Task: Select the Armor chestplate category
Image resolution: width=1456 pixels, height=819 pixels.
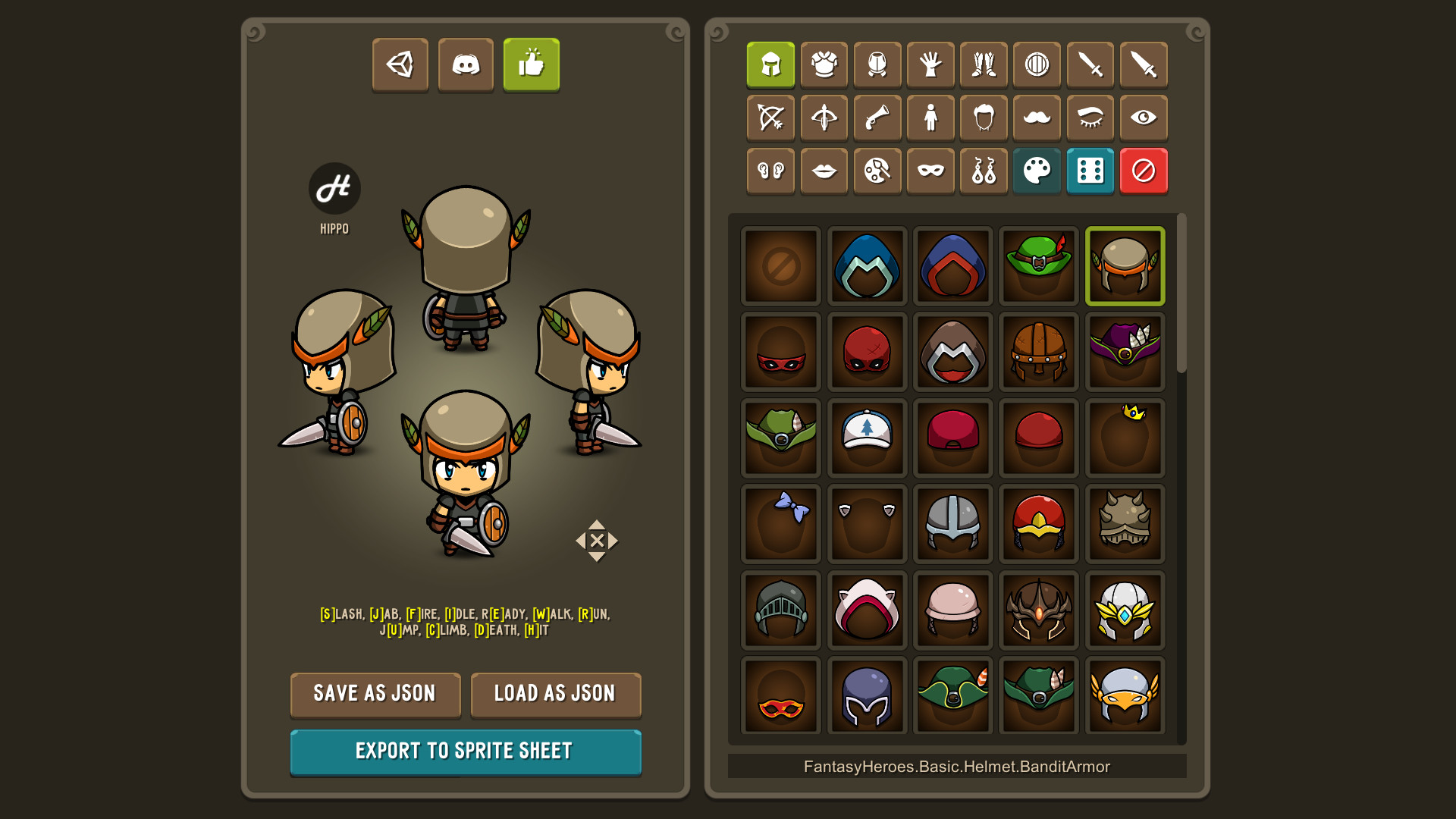Action: (824, 65)
